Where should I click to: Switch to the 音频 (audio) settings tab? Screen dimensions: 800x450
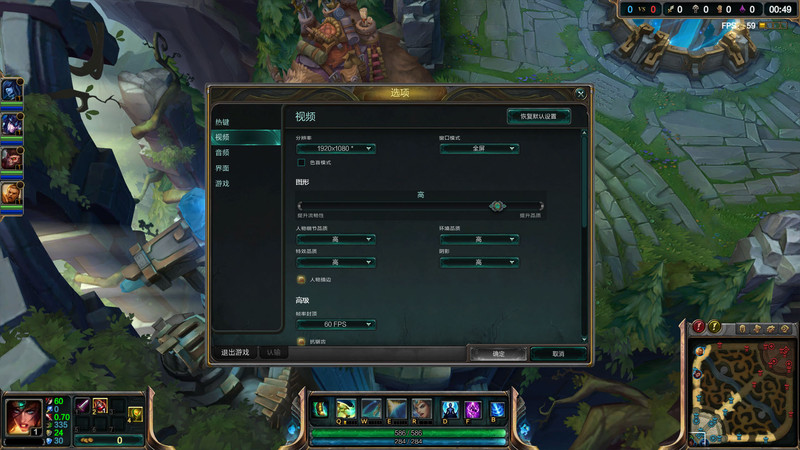coord(223,153)
